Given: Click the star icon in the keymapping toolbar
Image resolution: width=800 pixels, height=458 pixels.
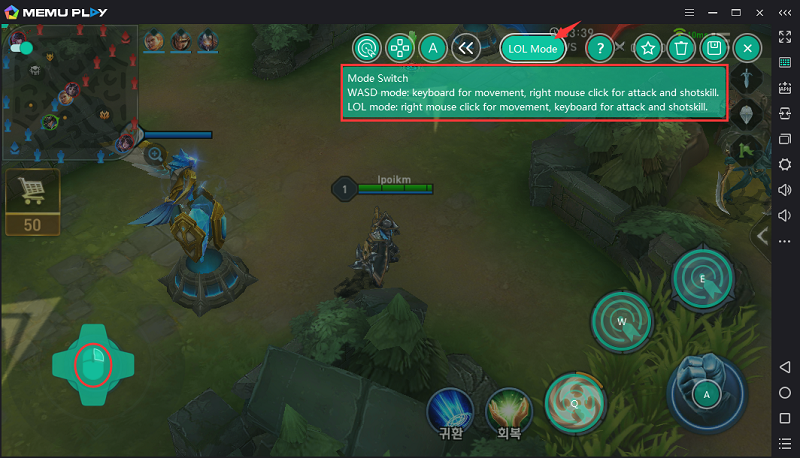Looking at the screenshot, I should 648,48.
